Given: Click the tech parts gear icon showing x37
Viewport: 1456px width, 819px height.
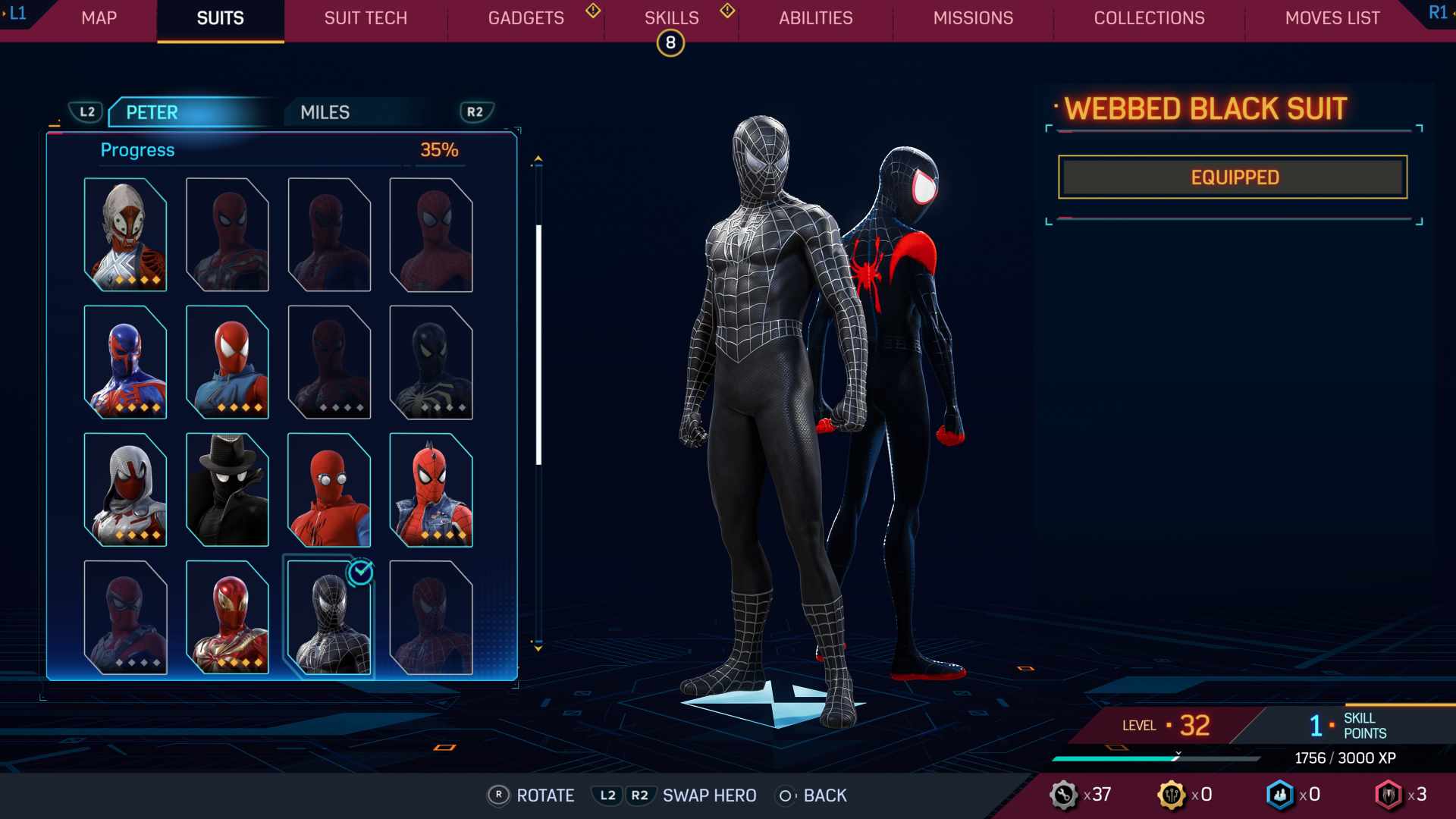Looking at the screenshot, I should [1065, 795].
